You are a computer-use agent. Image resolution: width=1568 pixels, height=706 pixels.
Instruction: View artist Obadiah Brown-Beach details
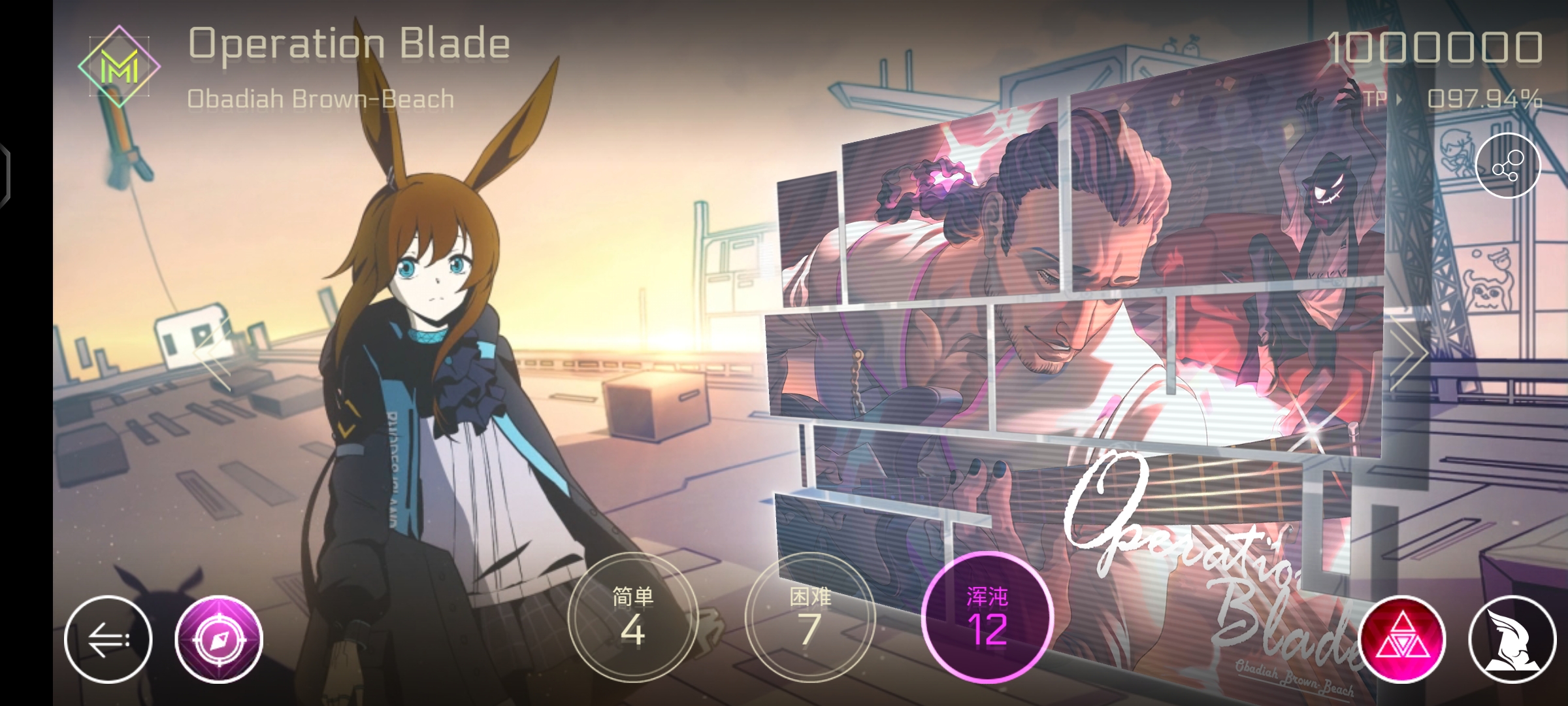(x=321, y=98)
